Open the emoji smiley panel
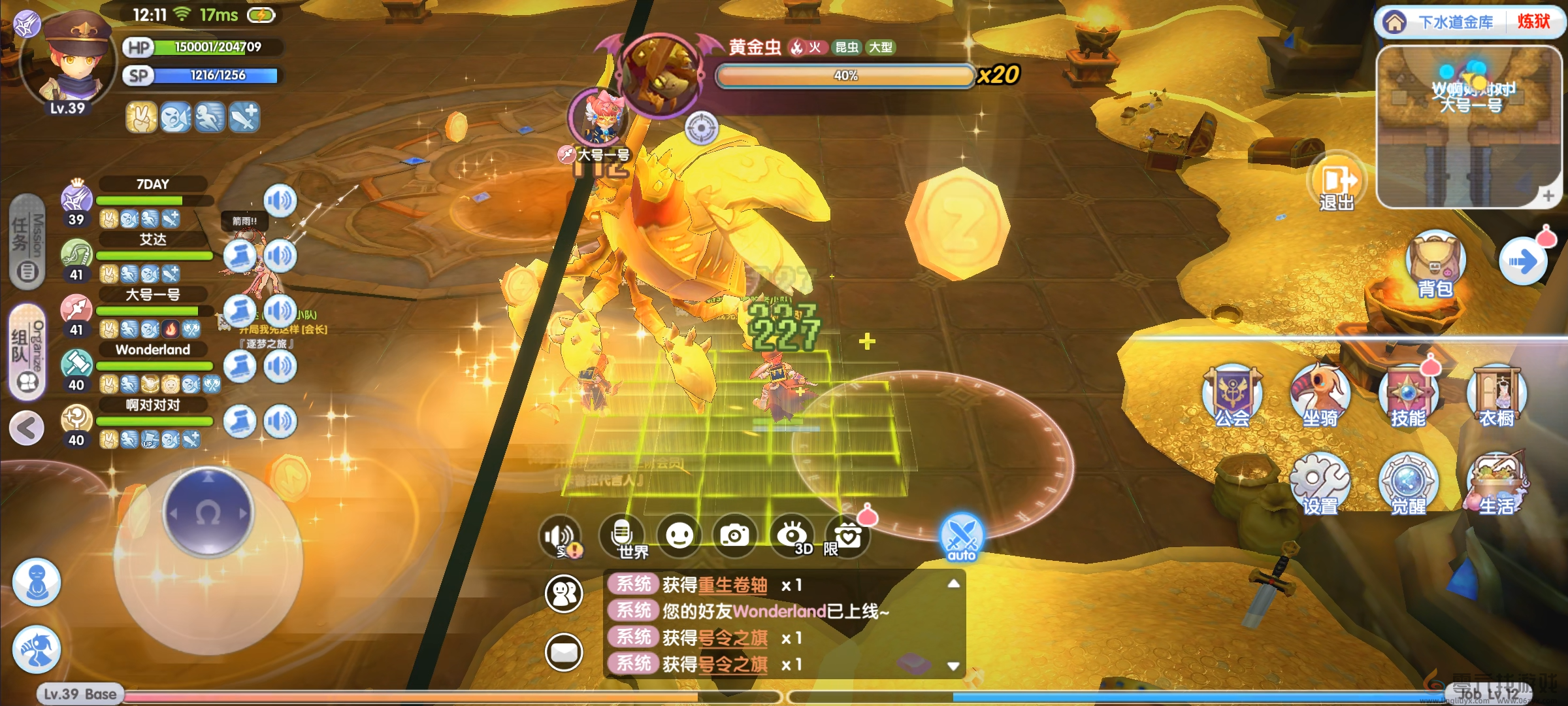The width and height of the screenshot is (1568, 706). [679, 536]
